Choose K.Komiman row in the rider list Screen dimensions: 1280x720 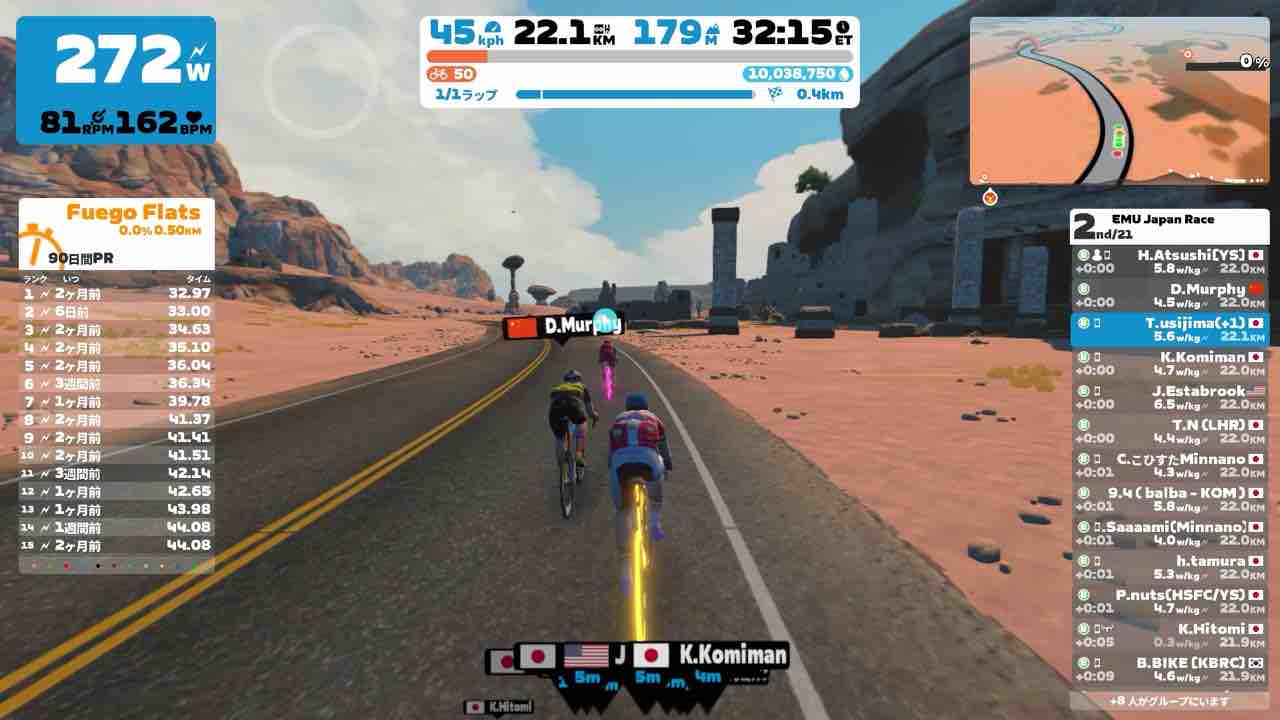[x=1169, y=364]
